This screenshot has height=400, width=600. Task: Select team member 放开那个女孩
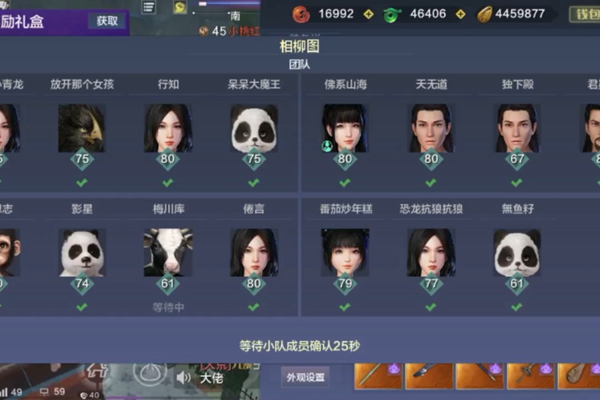click(82, 128)
